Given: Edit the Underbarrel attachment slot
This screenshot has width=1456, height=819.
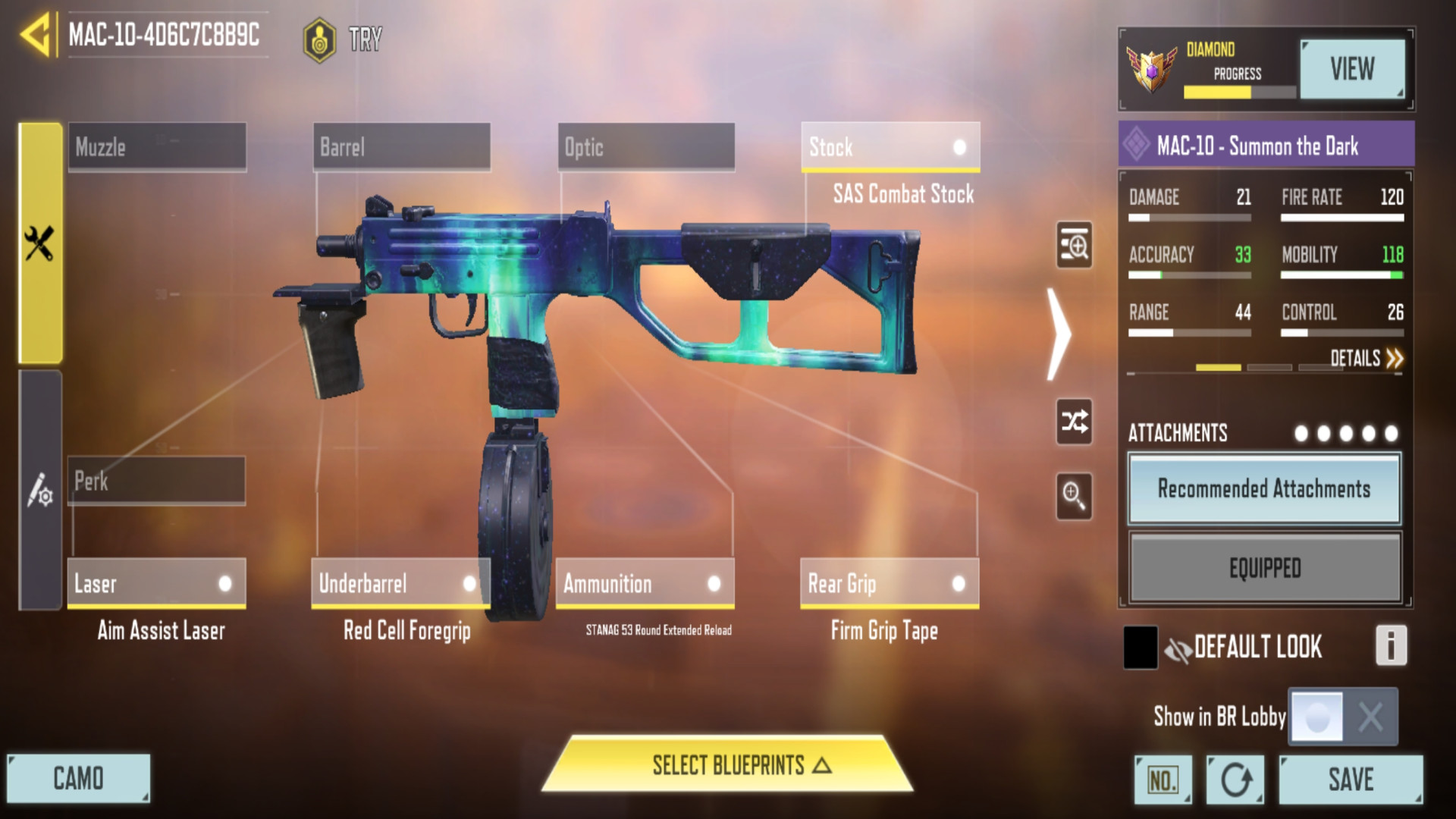Looking at the screenshot, I should pos(400,583).
